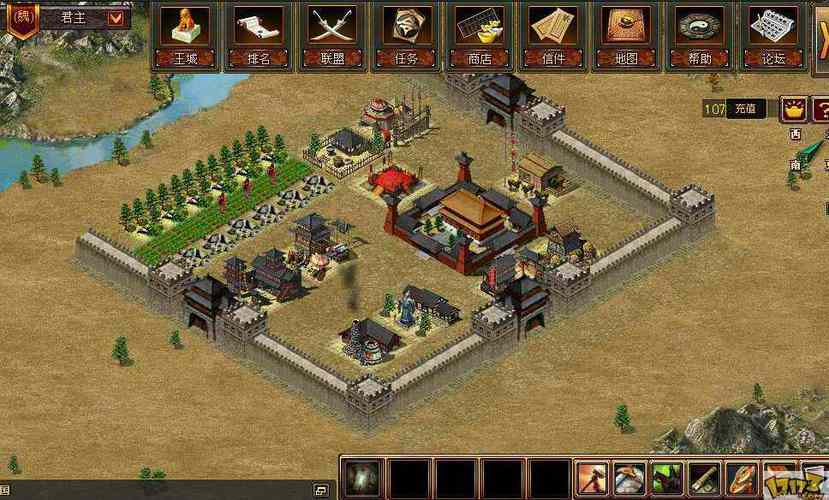Open the 排名 (Rankings) scroll menu

pyautogui.click(x=258, y=35)
